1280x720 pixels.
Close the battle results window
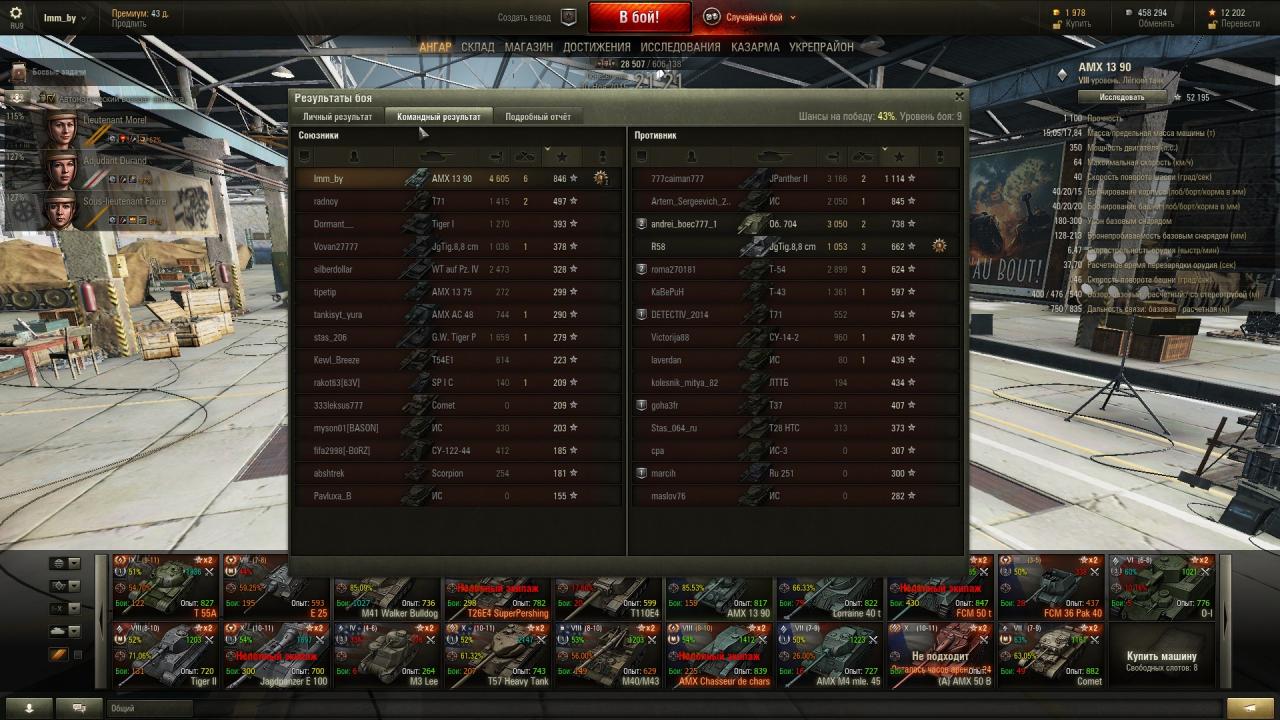click(x=959, y=97)
